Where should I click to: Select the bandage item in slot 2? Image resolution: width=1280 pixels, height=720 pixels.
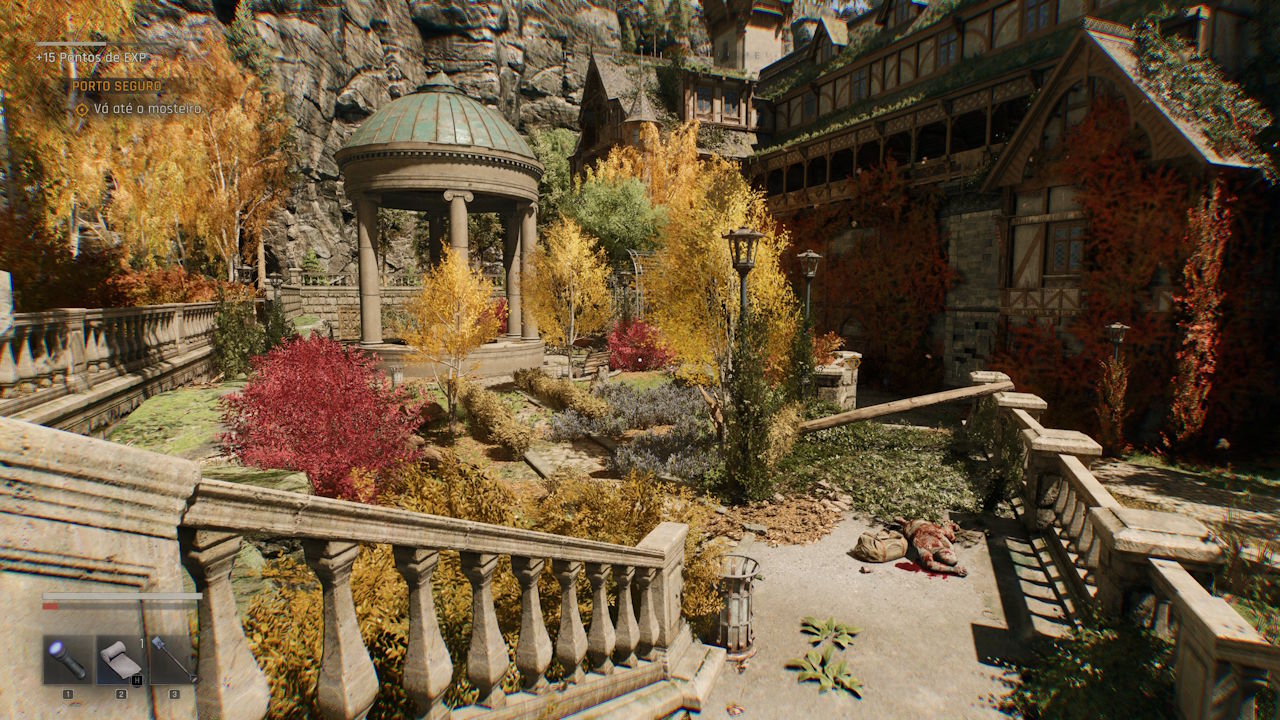pyautogui.click(x=121, y=659)
